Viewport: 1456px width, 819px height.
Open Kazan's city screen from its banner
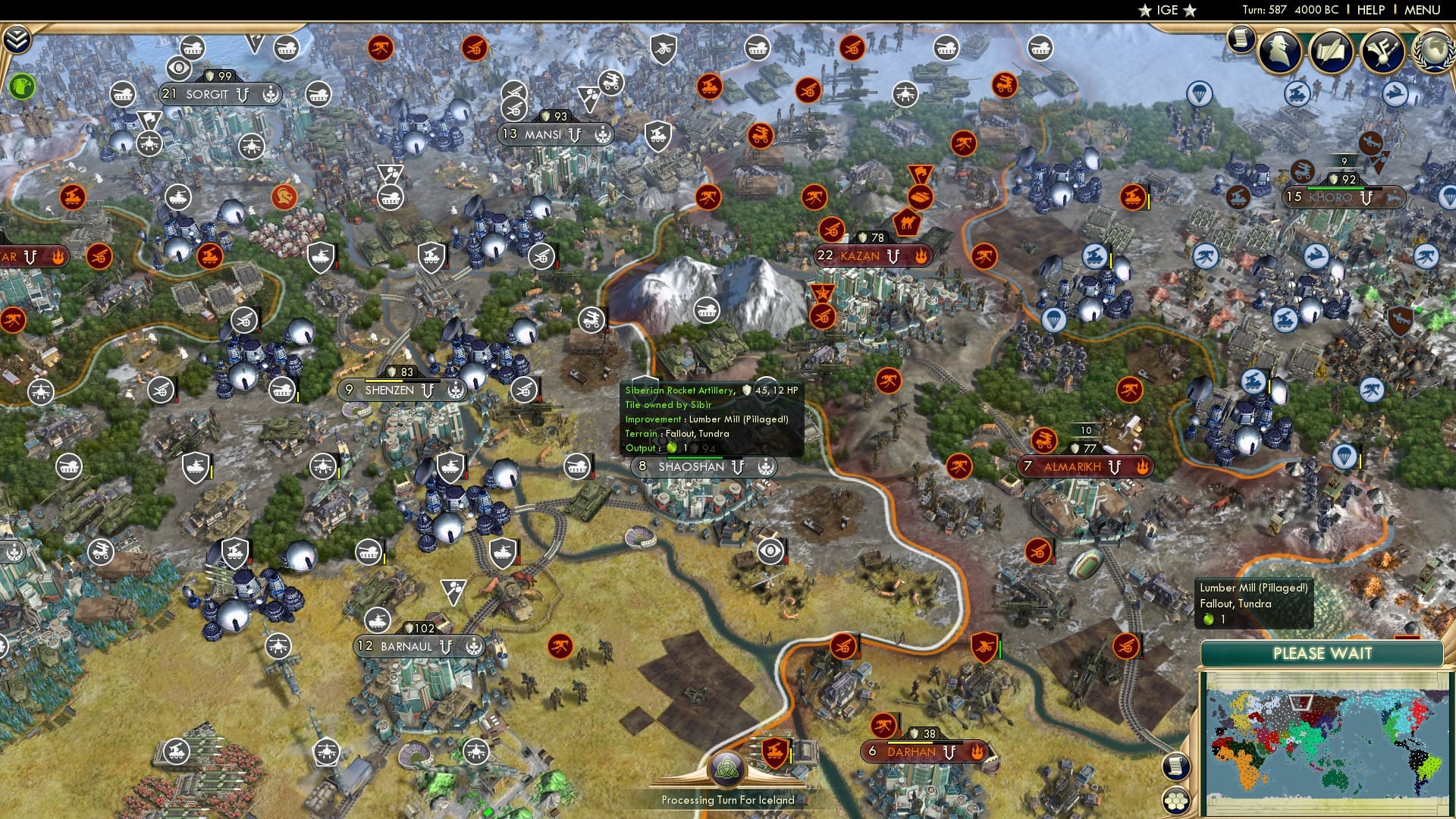[861, 256]
